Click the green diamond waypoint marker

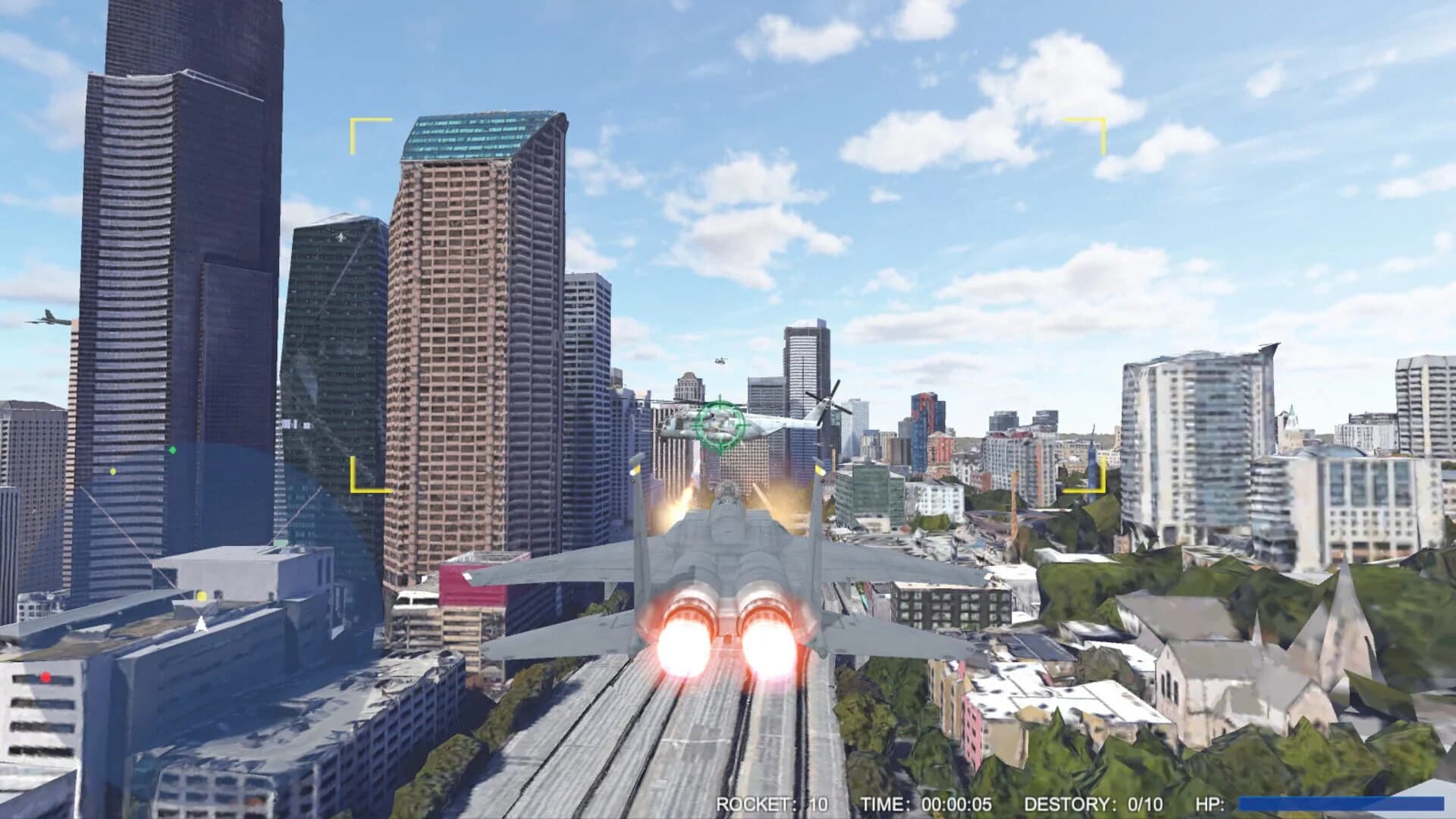[x=173, y=450]
